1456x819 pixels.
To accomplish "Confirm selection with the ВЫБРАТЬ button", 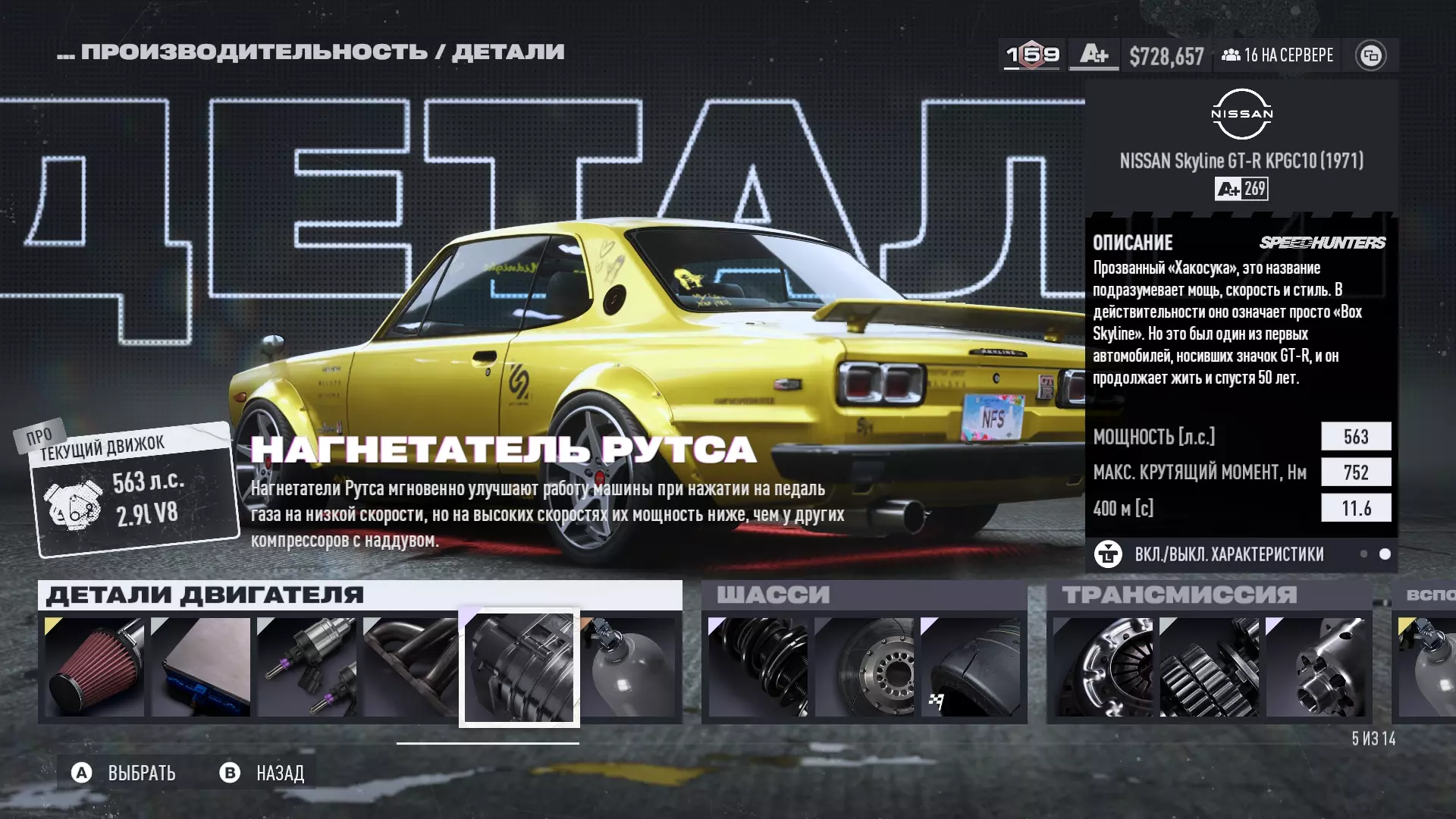I will pos(125,773).
